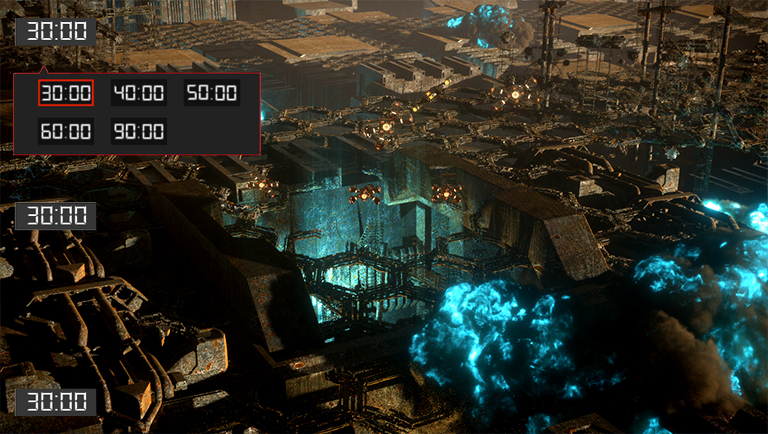This screenshot has width=768, height=434.
Task: Choose the 40:00 time option
Action: [x=138, y=93]
